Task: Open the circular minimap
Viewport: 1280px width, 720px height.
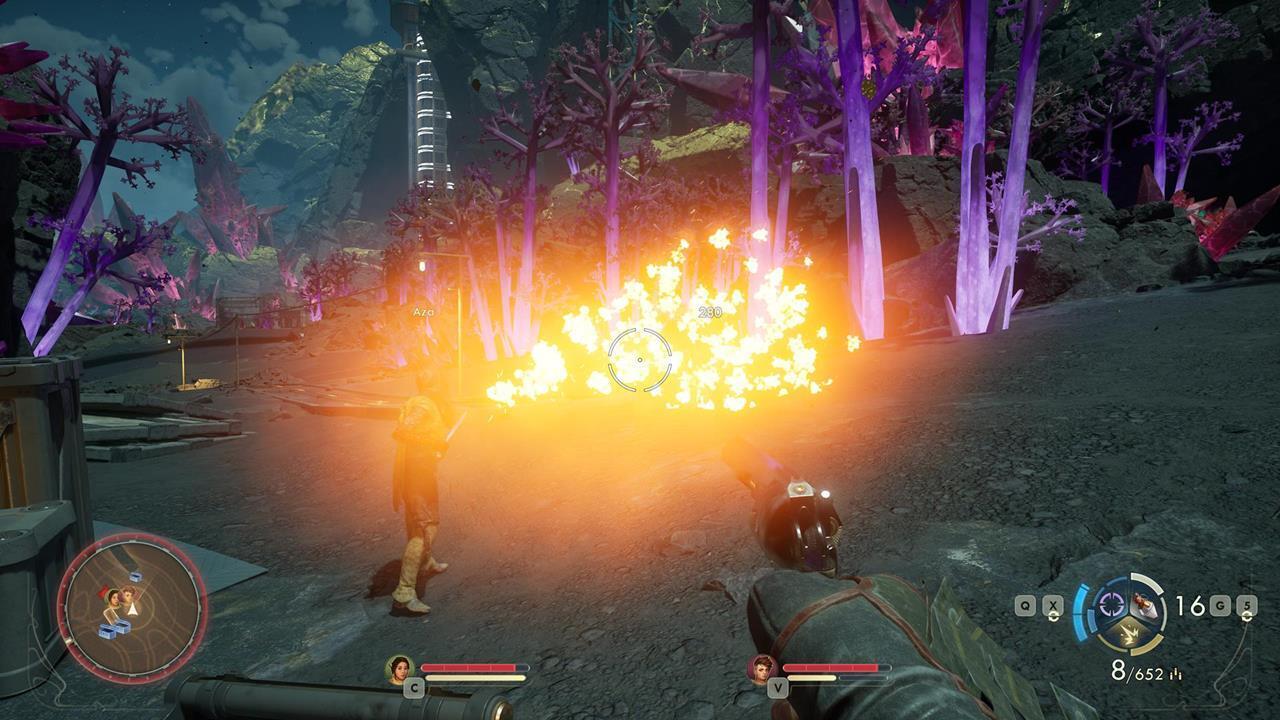Action: coord(132,607)
